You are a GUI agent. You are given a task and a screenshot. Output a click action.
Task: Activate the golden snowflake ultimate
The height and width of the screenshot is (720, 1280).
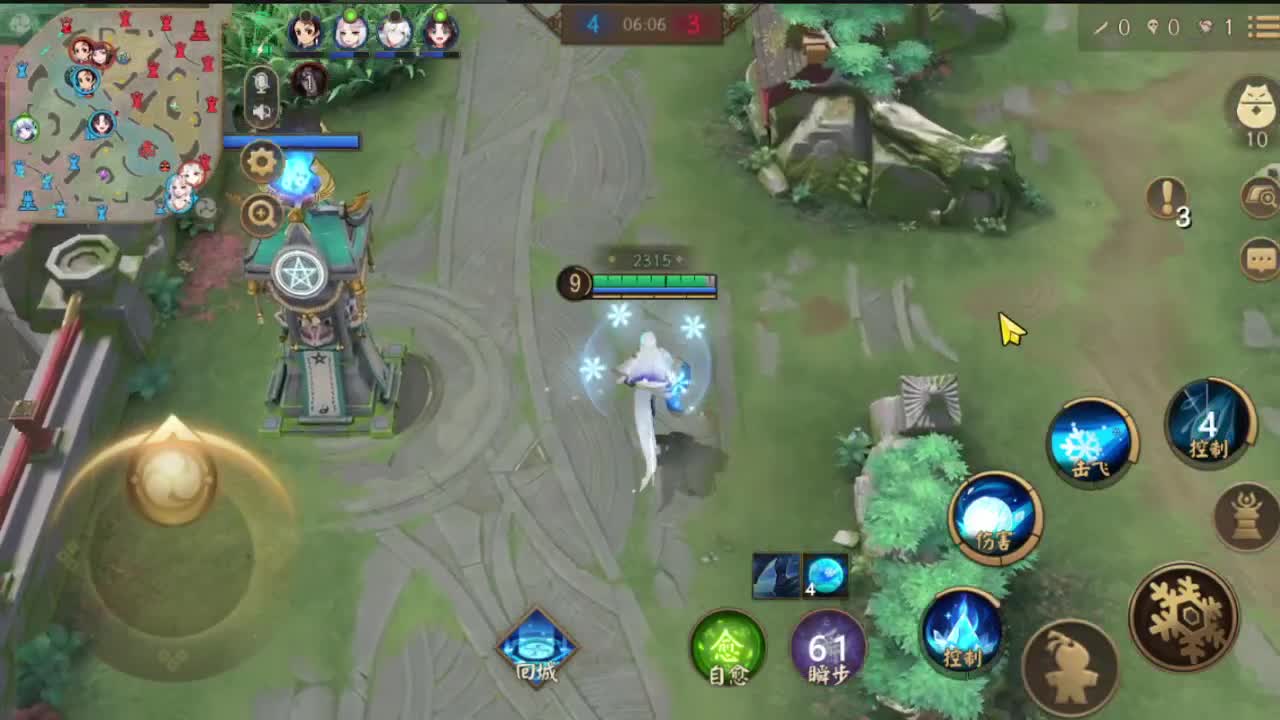point(1185,617)
